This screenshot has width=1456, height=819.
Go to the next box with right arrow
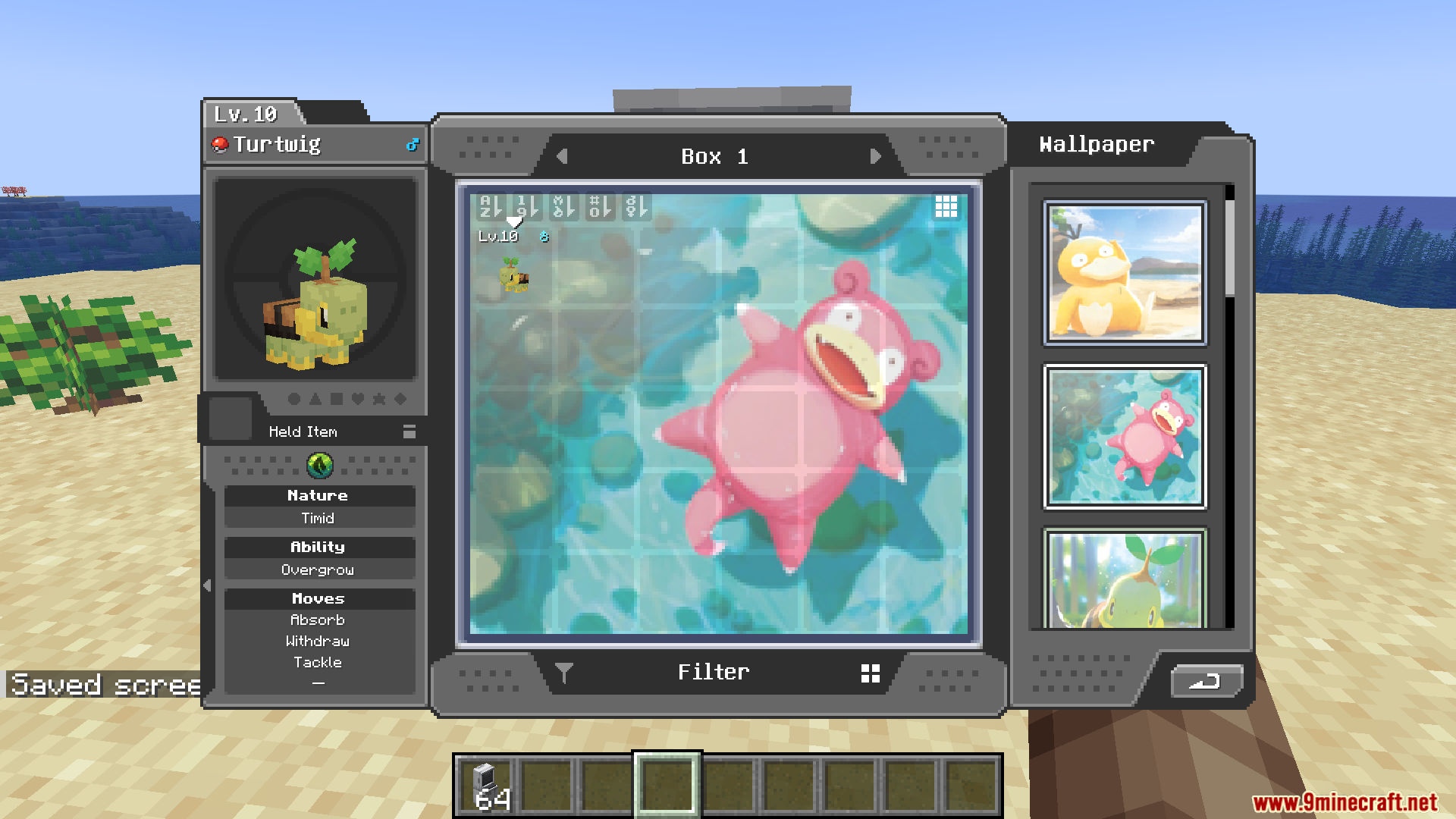pos(877,156)
